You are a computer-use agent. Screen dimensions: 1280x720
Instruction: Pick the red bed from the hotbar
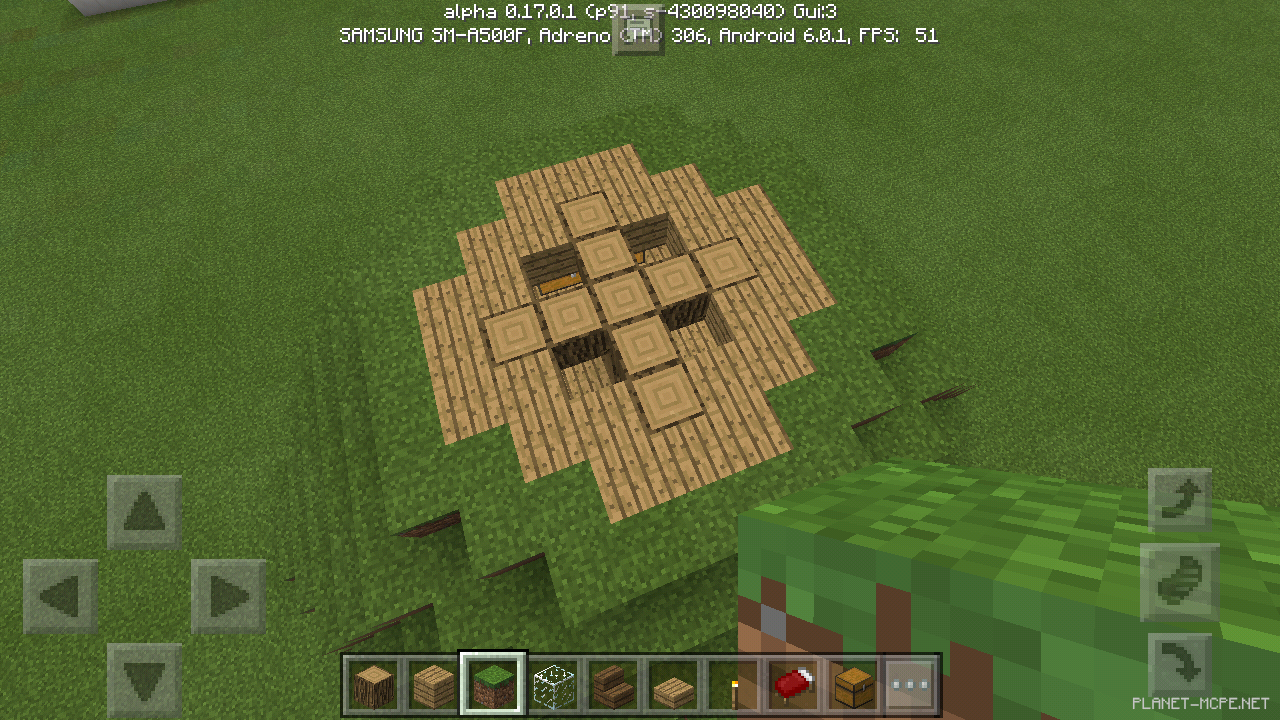793,685
